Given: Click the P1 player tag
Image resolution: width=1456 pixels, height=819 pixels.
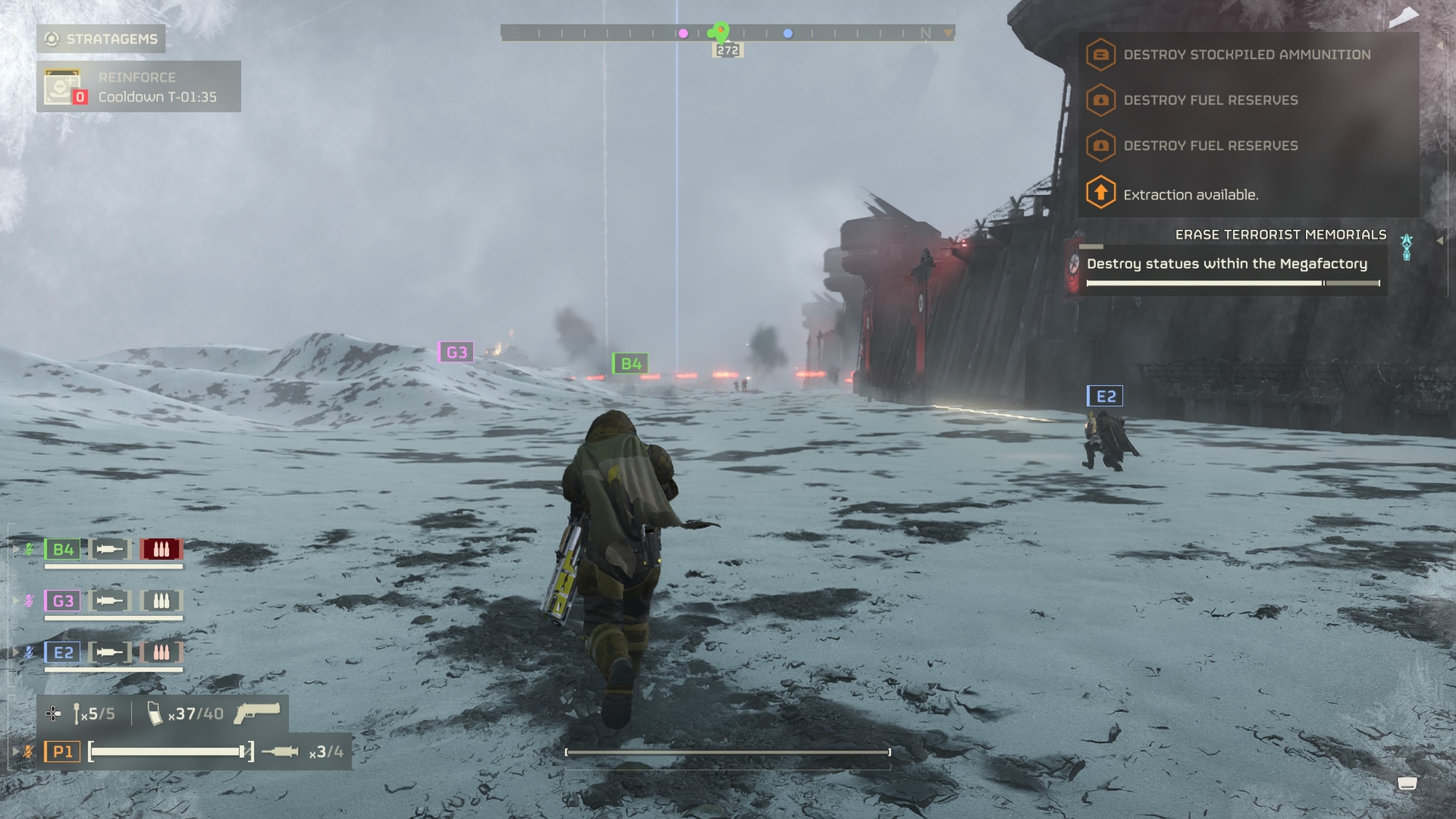Looking at the screenshot, I should click(63, 751).
